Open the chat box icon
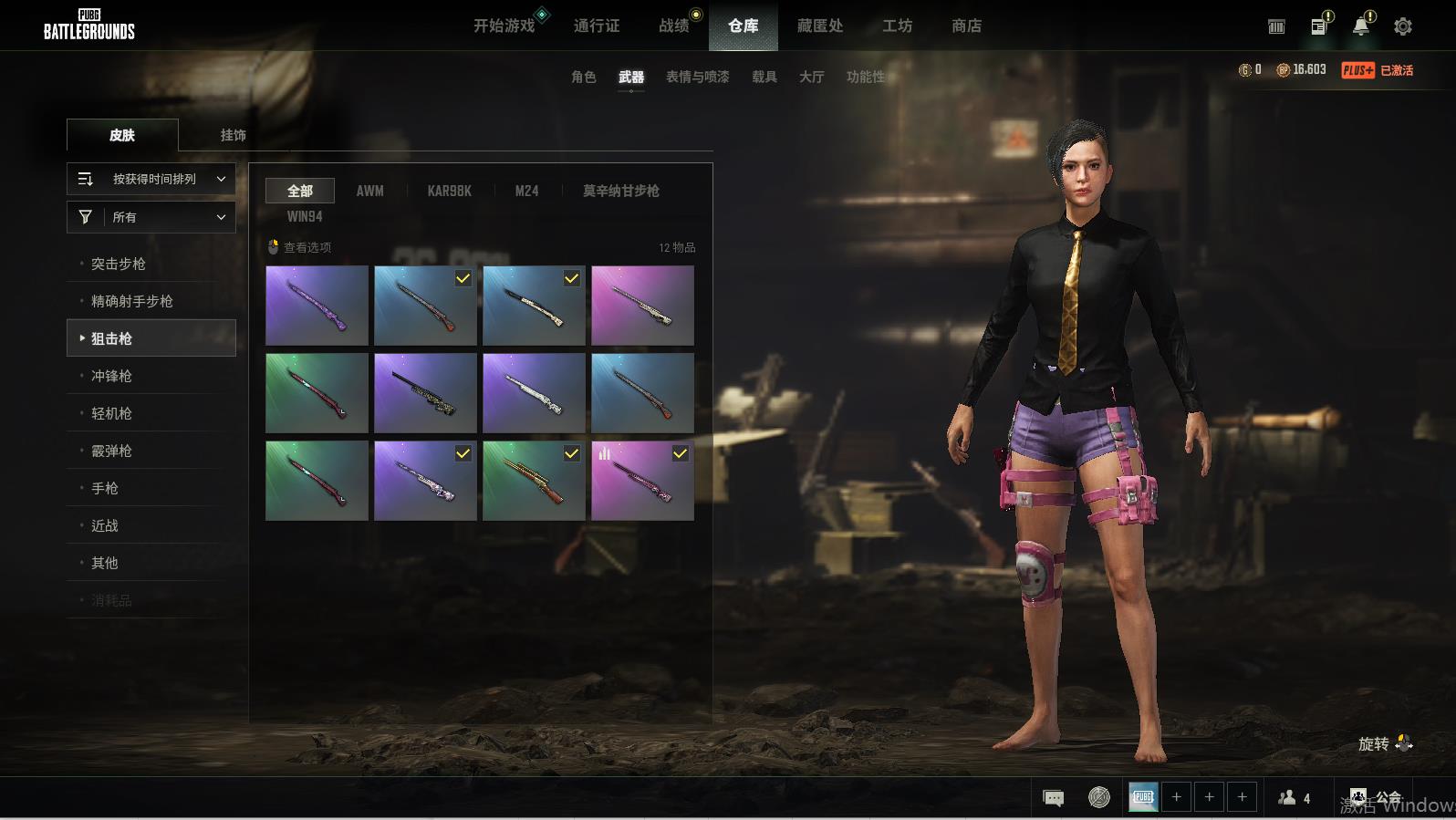Screen dimensions: 1456x820 [x=1053, y=798]
